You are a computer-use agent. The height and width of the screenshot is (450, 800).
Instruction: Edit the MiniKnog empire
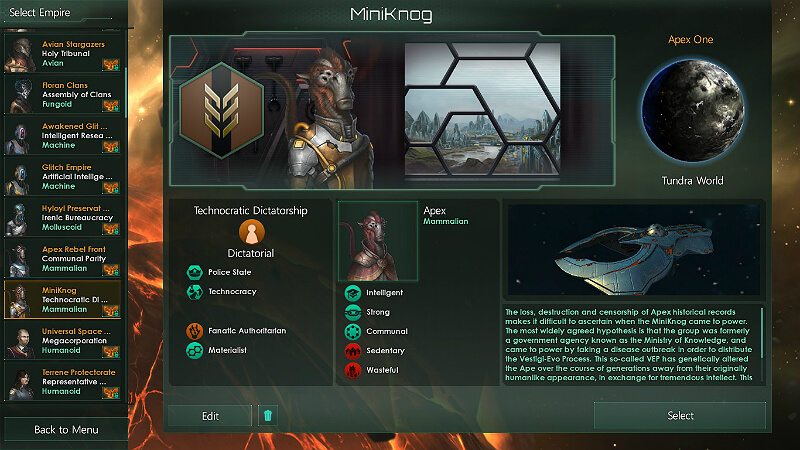click(x=209, y=416)
